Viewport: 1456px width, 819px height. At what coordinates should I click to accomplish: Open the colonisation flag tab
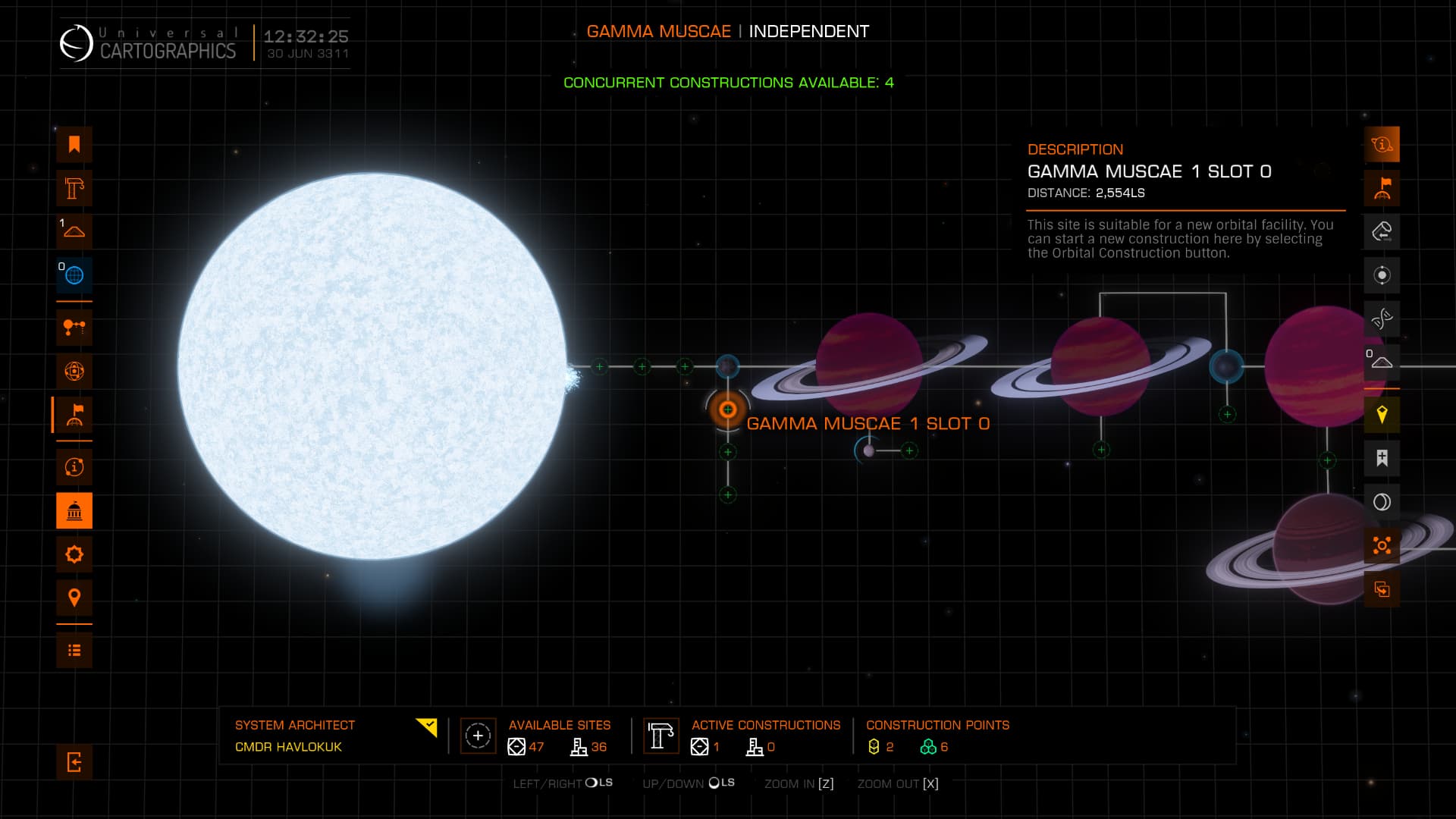[74, 415]
